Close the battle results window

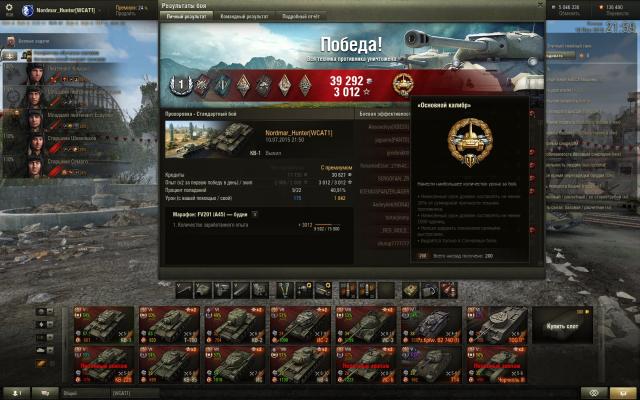click(x=539, y=6)
